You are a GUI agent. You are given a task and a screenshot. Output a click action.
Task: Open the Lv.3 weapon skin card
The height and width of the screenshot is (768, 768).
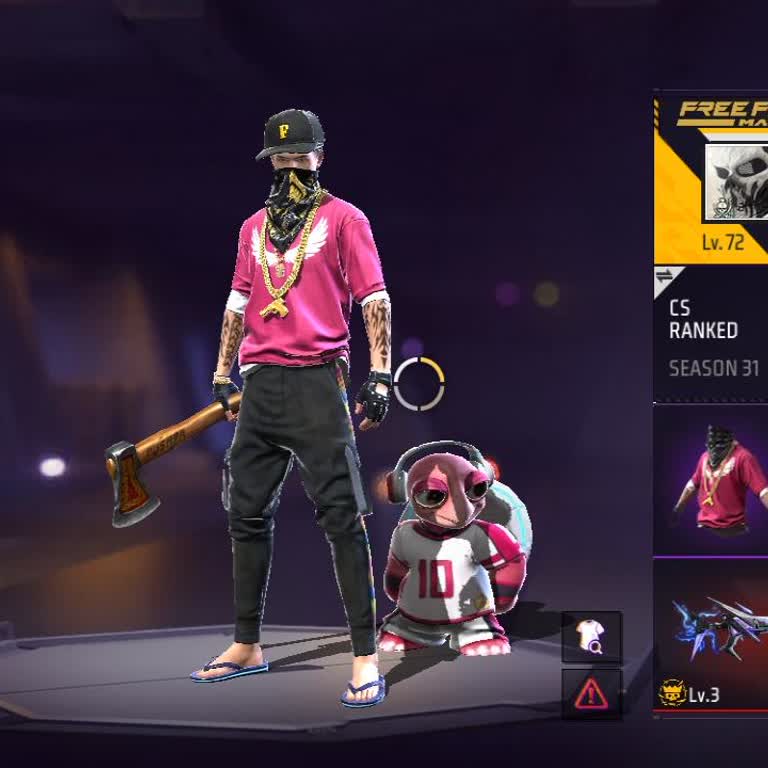(x=712, y=635)
